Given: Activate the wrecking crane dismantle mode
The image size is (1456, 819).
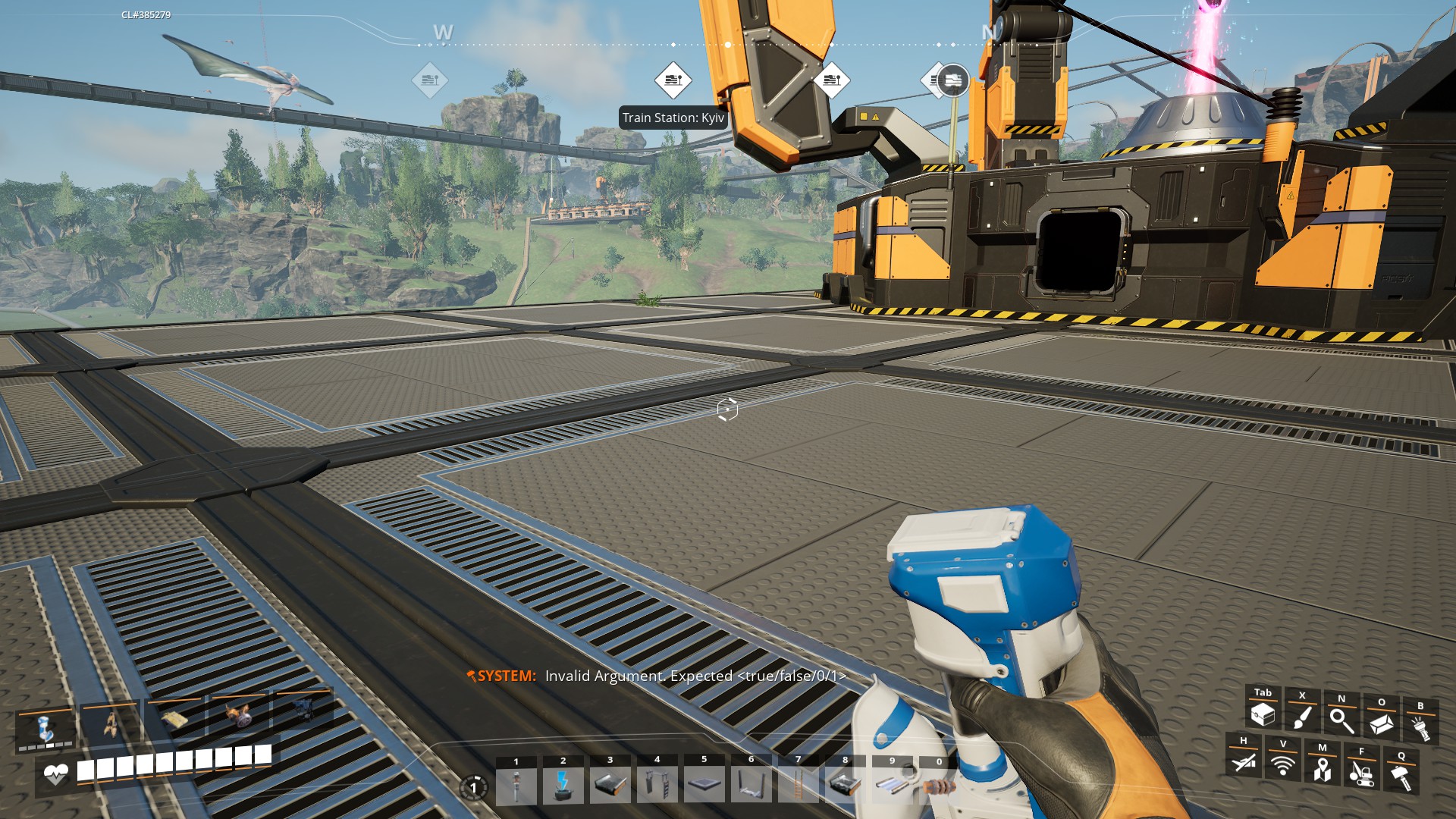Looking at the screenshot, I should [1361, 773].
